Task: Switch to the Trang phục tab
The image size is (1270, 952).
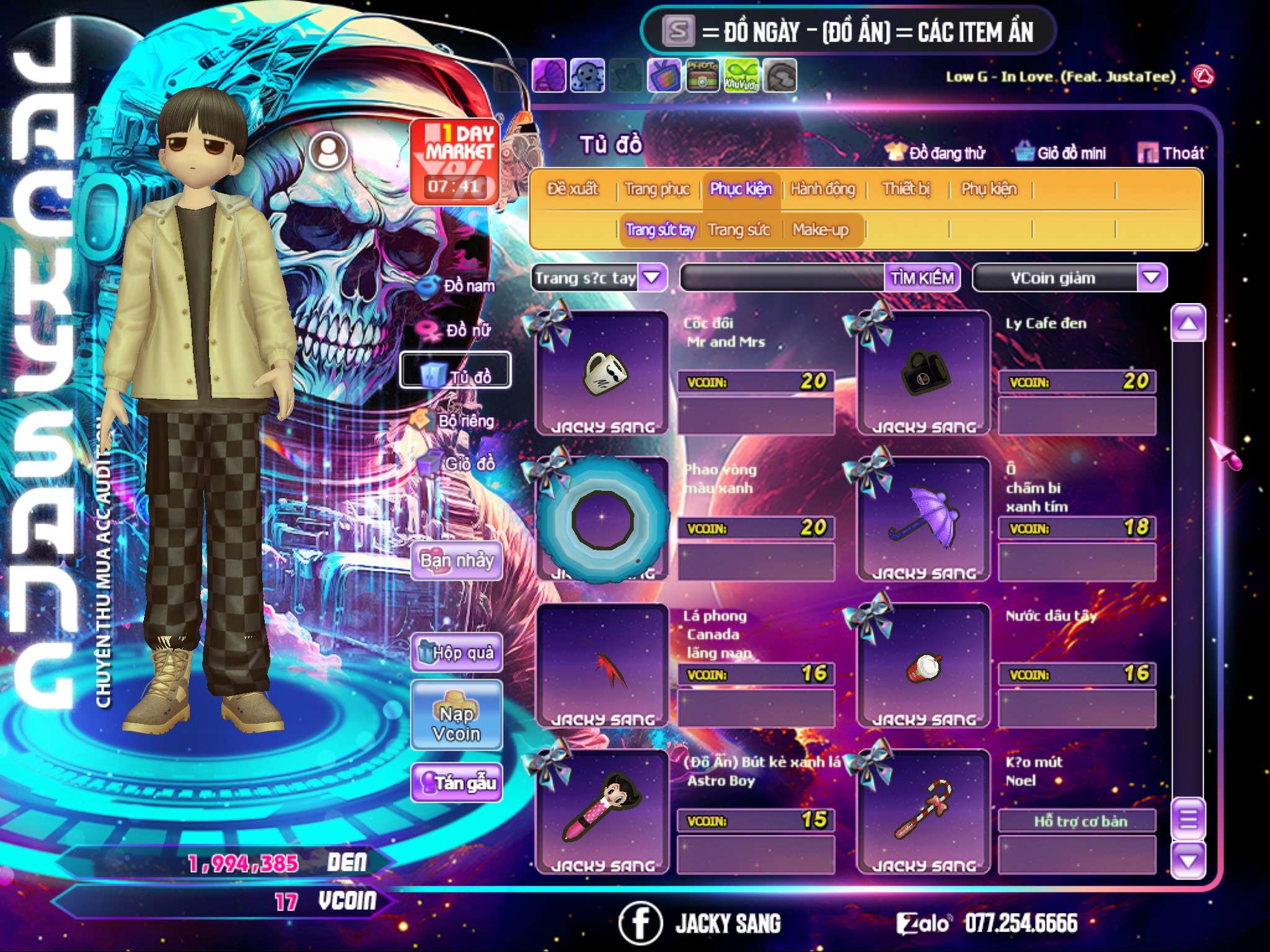Action: pos(657,189)
